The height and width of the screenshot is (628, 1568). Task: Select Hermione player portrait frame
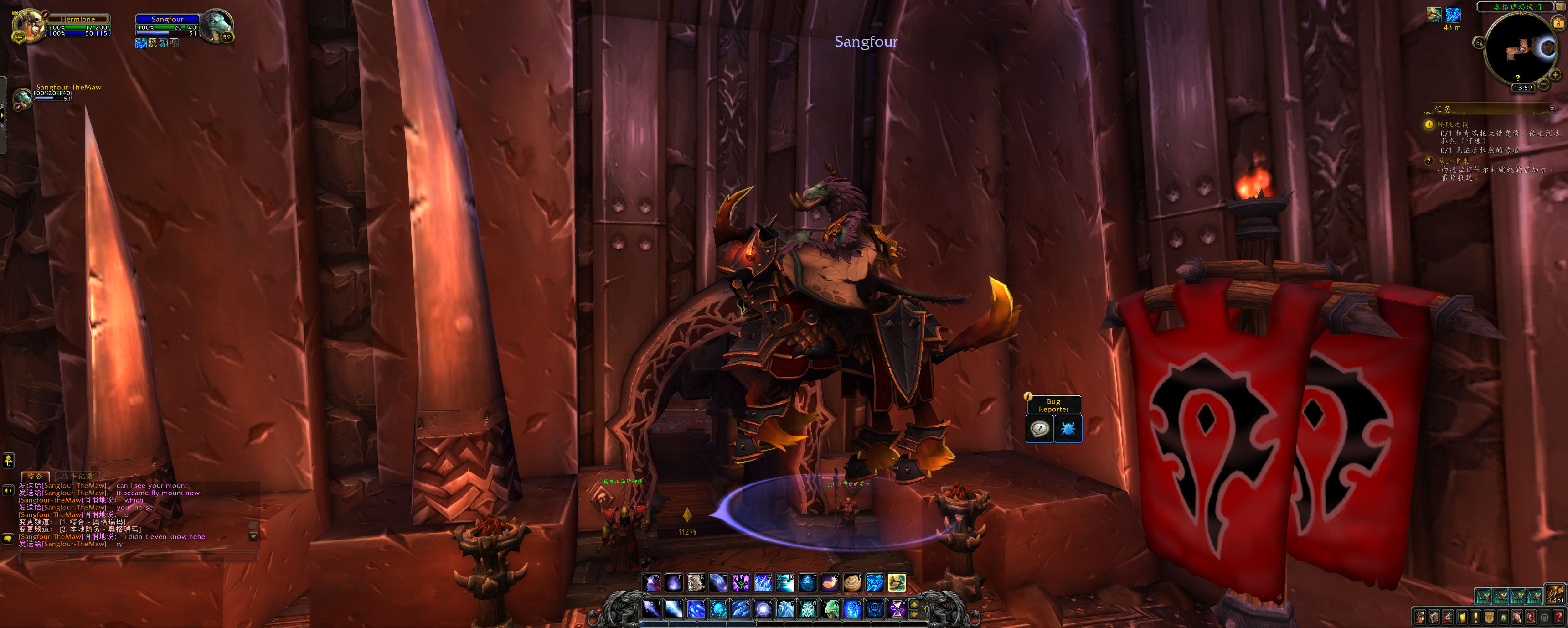[x=29, y=26]
